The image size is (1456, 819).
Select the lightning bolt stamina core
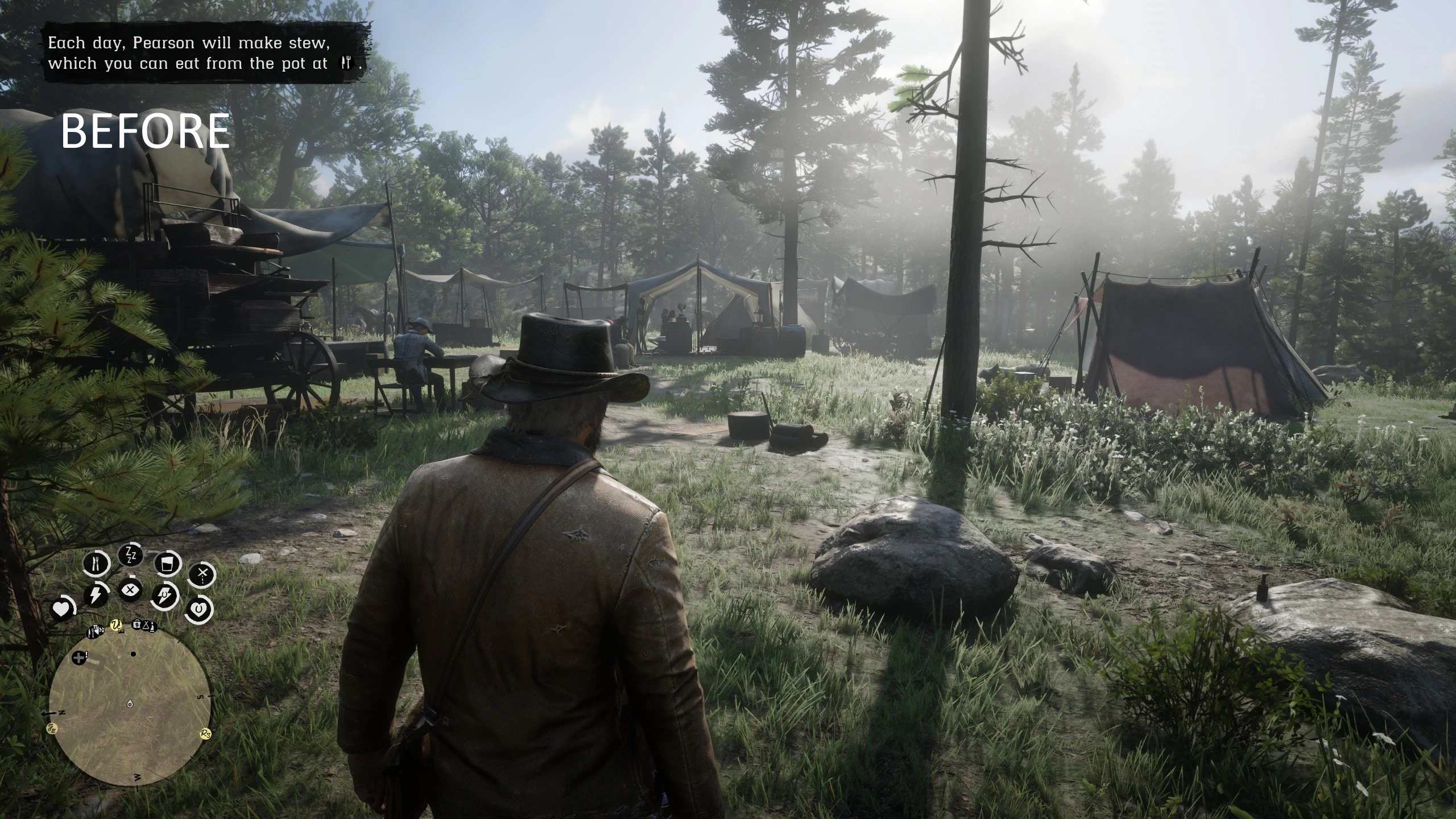[x=96, y=595]
